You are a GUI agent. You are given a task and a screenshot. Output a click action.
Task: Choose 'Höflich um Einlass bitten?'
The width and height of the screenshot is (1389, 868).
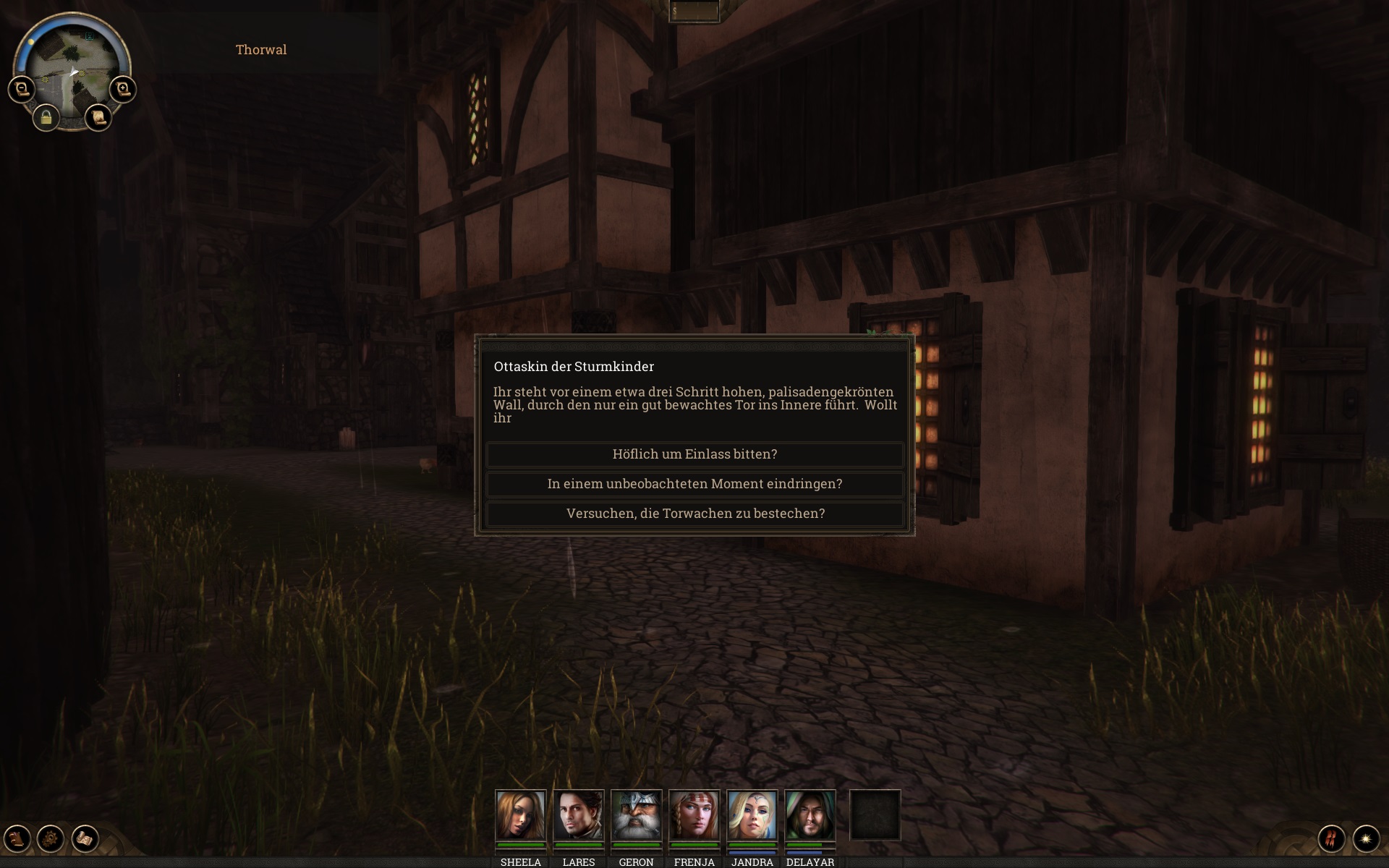pos(694,454)
